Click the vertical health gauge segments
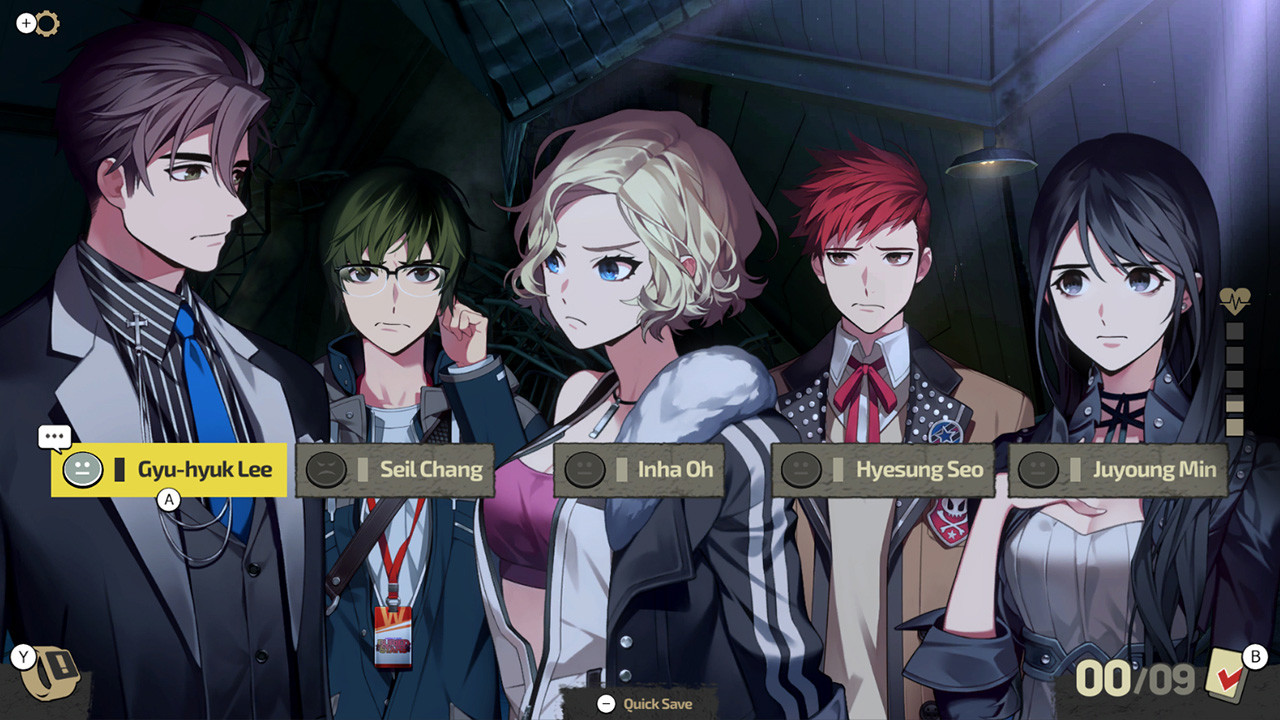1280x720 pixels. [x=1237, y=380]
